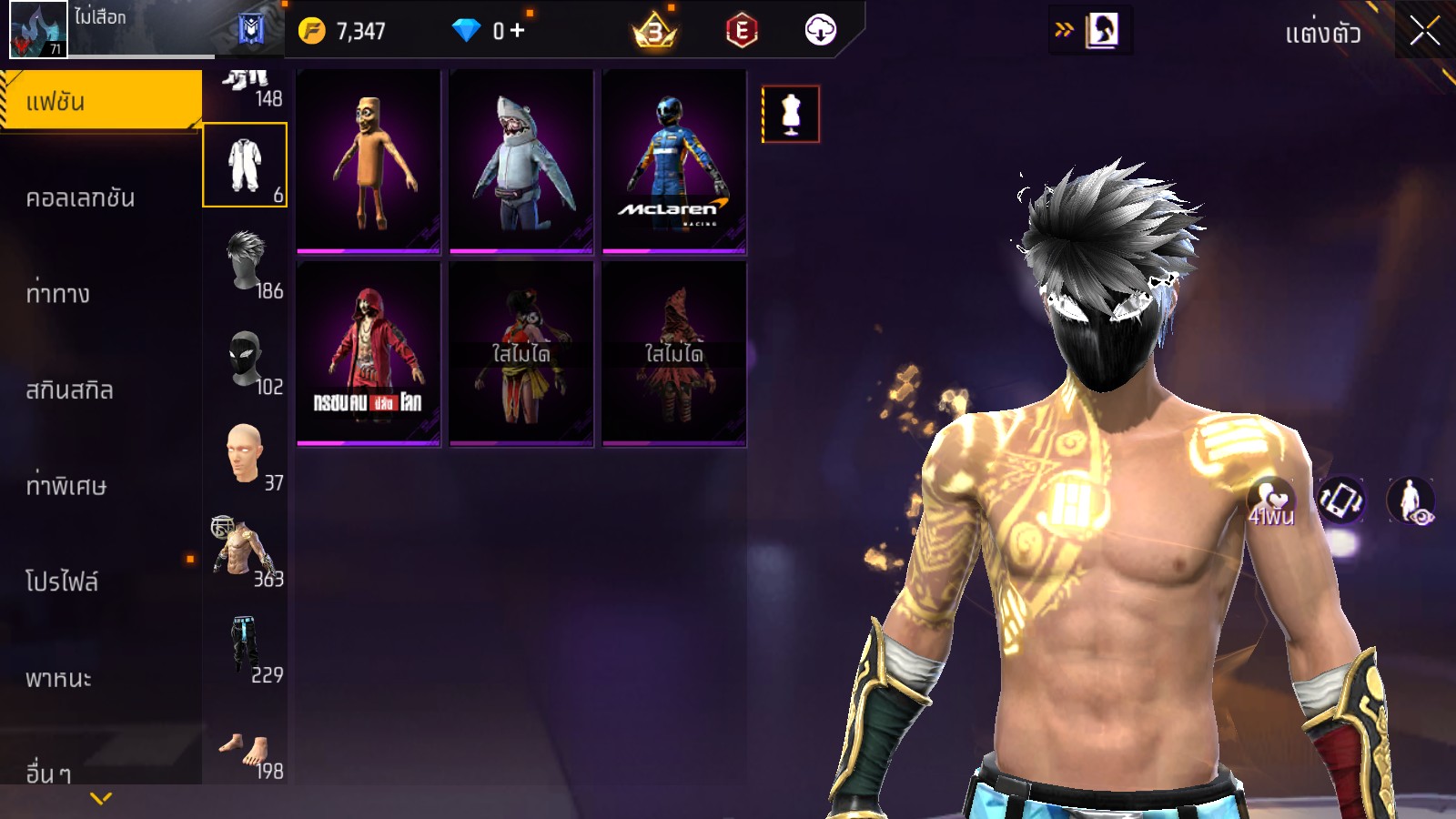Choose the McLaren racing suit
Image resolution: width=1456 pixels, height=819 pixels.
[674, 162]
